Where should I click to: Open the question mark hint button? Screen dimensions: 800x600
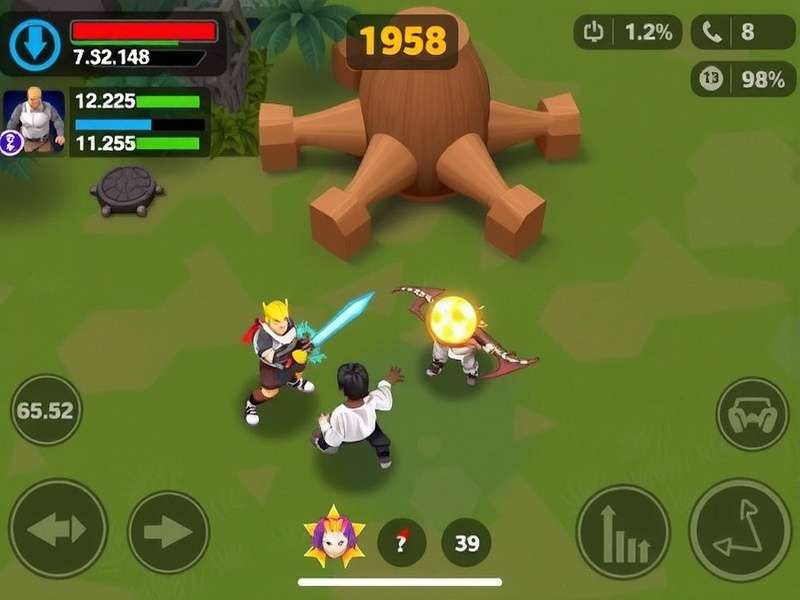402,542
